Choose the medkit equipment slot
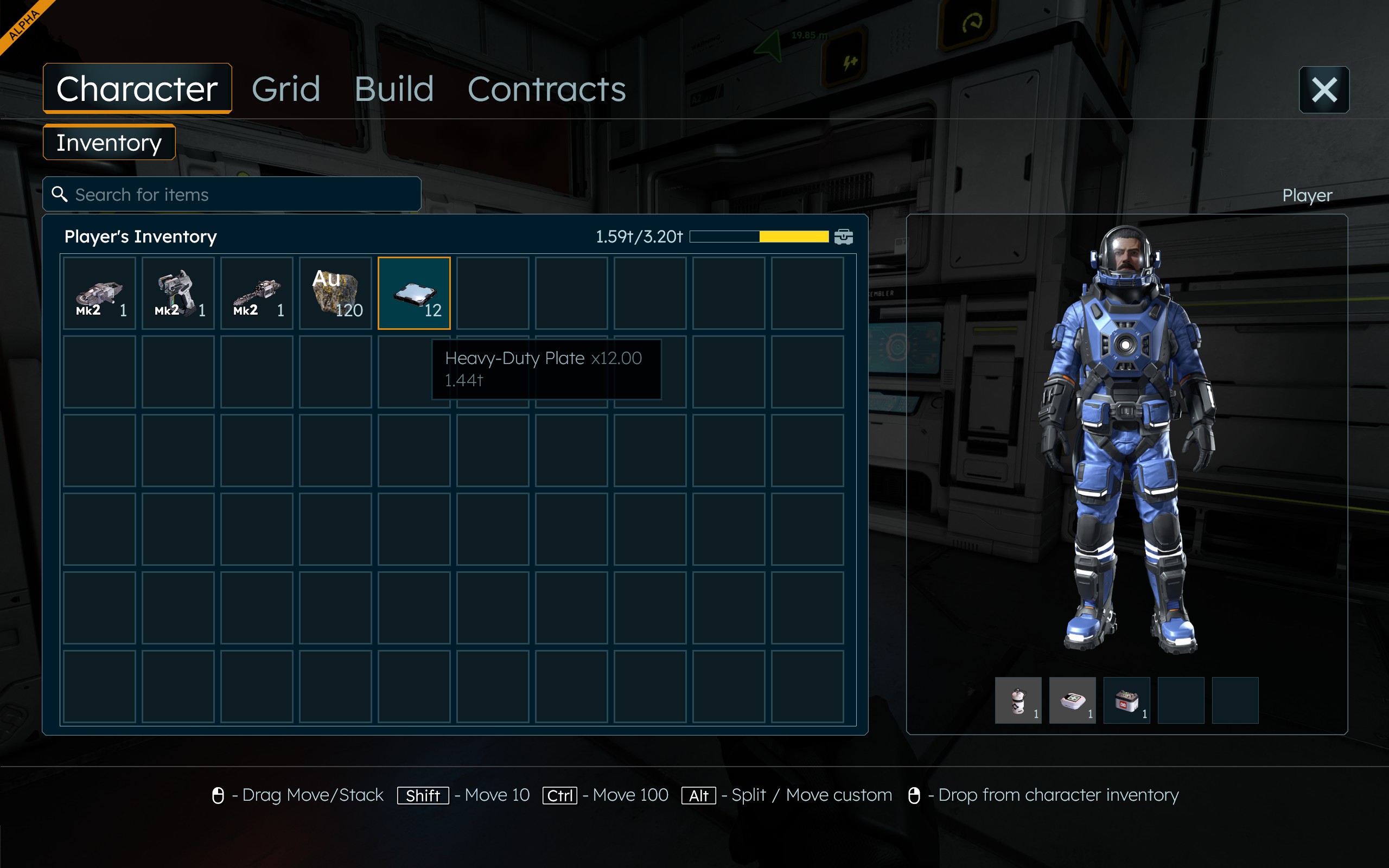This screenshot has width=1389, height=868. tap(1072, 700)
